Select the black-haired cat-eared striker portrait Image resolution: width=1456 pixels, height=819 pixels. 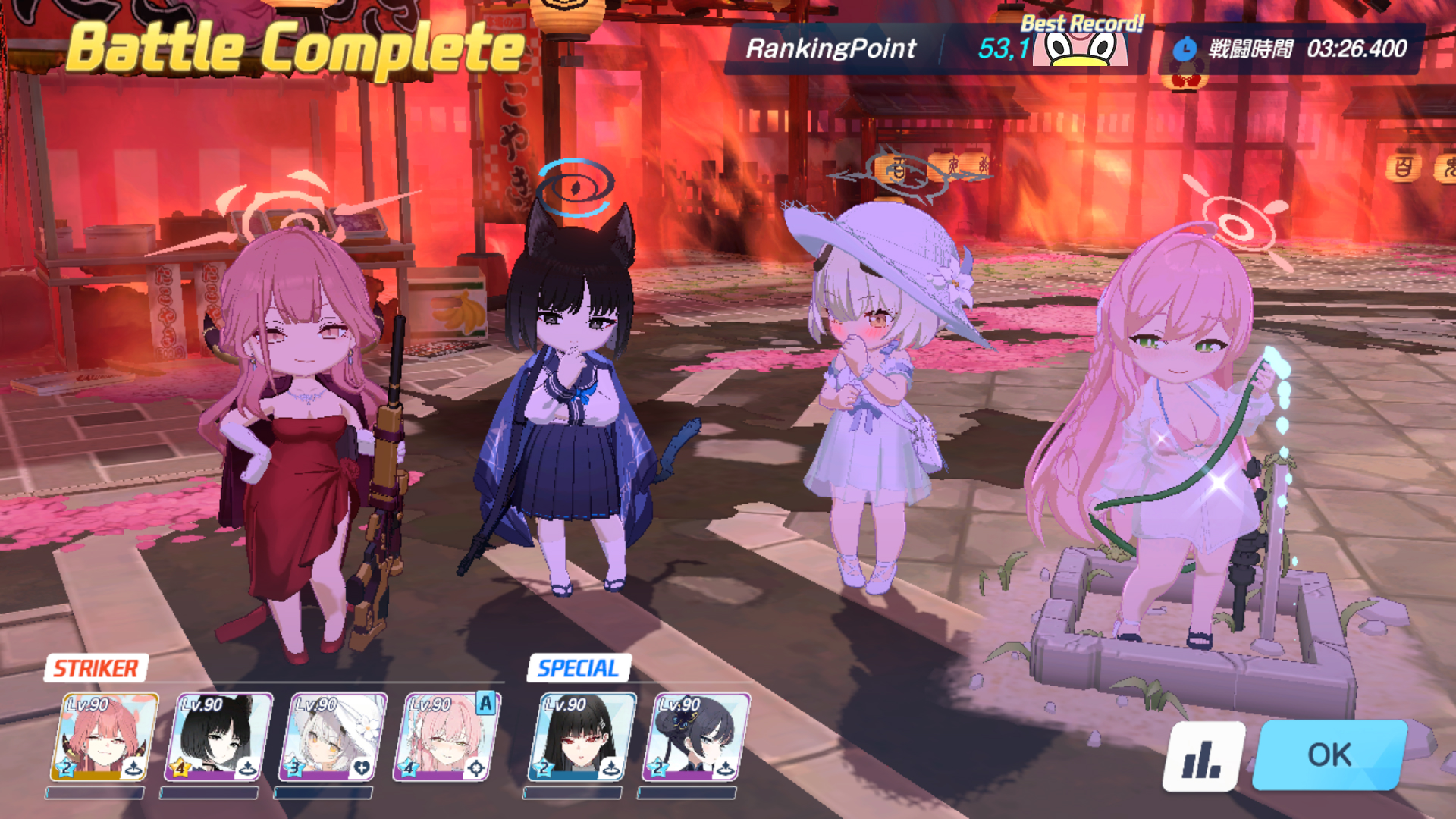[x=218, y=737]
